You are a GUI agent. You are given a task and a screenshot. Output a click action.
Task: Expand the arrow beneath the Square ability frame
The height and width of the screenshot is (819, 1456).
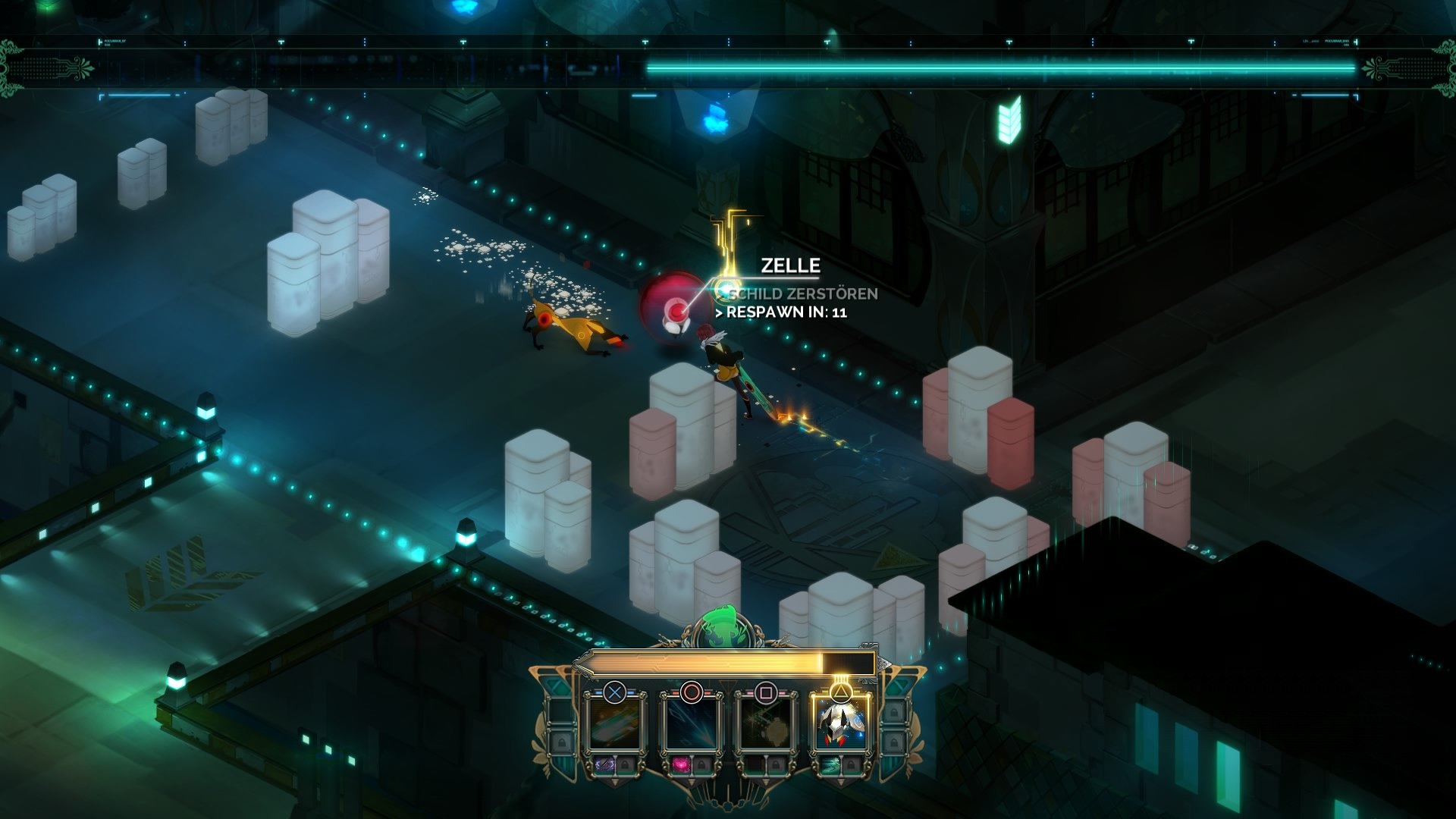(765, 783)
